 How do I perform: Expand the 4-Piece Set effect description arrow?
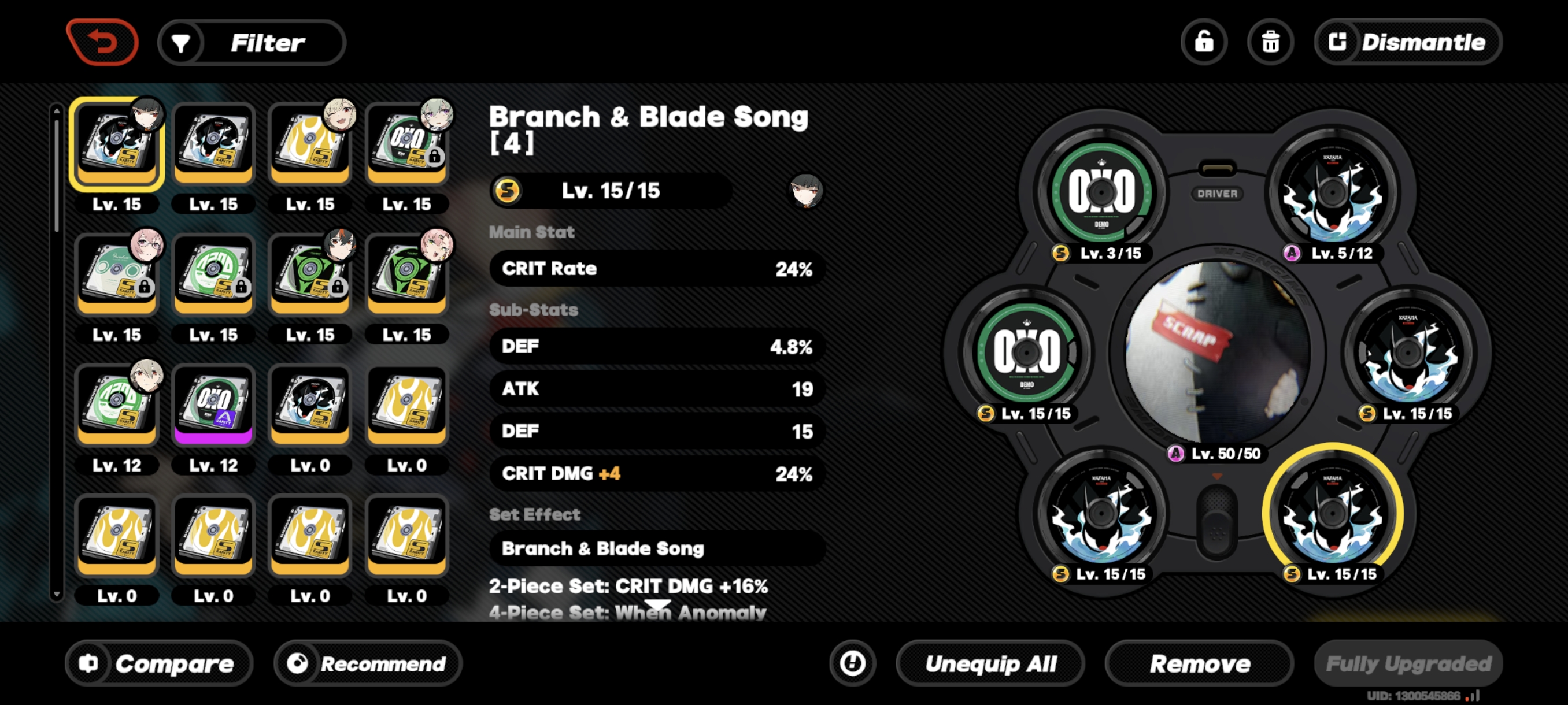coord(659,604)
